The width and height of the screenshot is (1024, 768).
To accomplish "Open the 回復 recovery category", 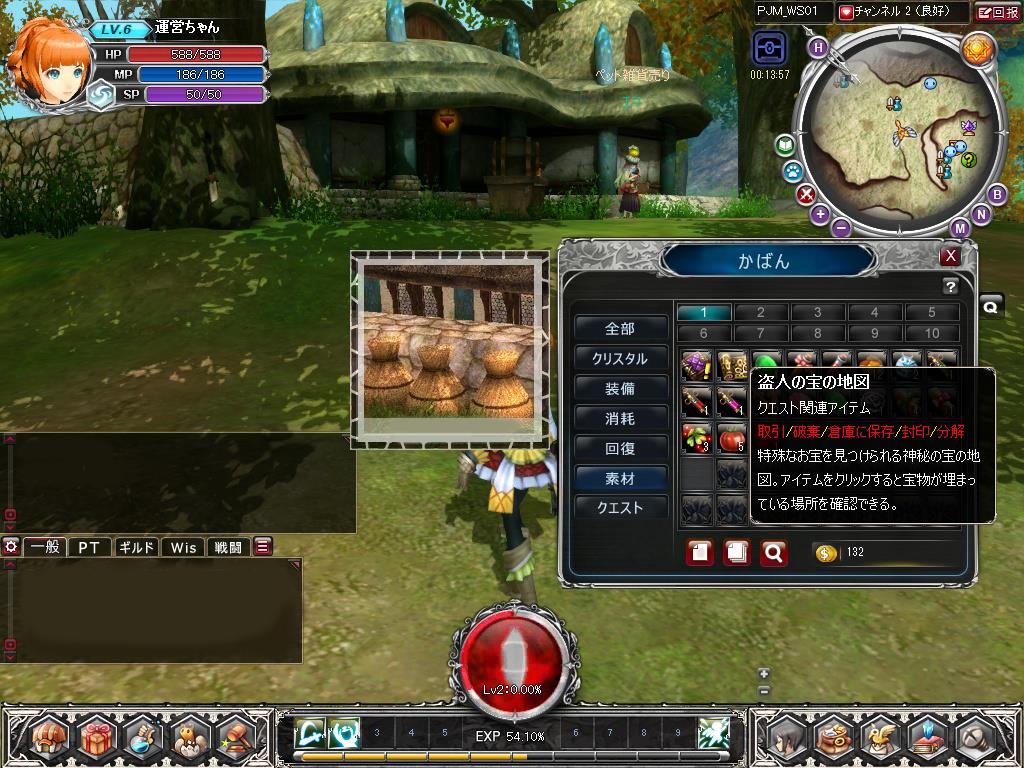I will click(x=620, y=449).
